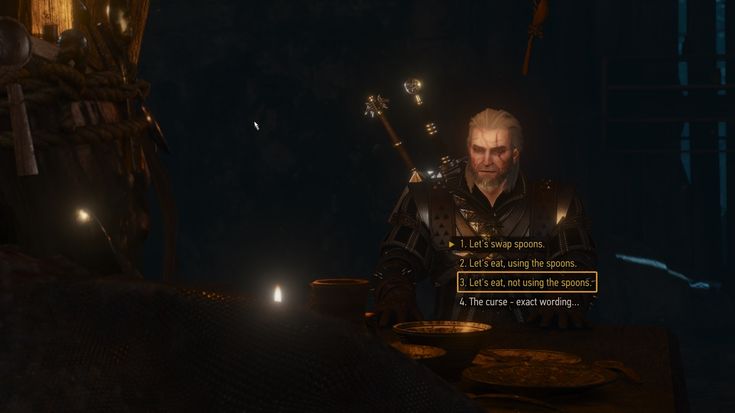
Task: Pick "Let's eat, not using the spoons."
Action: point(526,282)
